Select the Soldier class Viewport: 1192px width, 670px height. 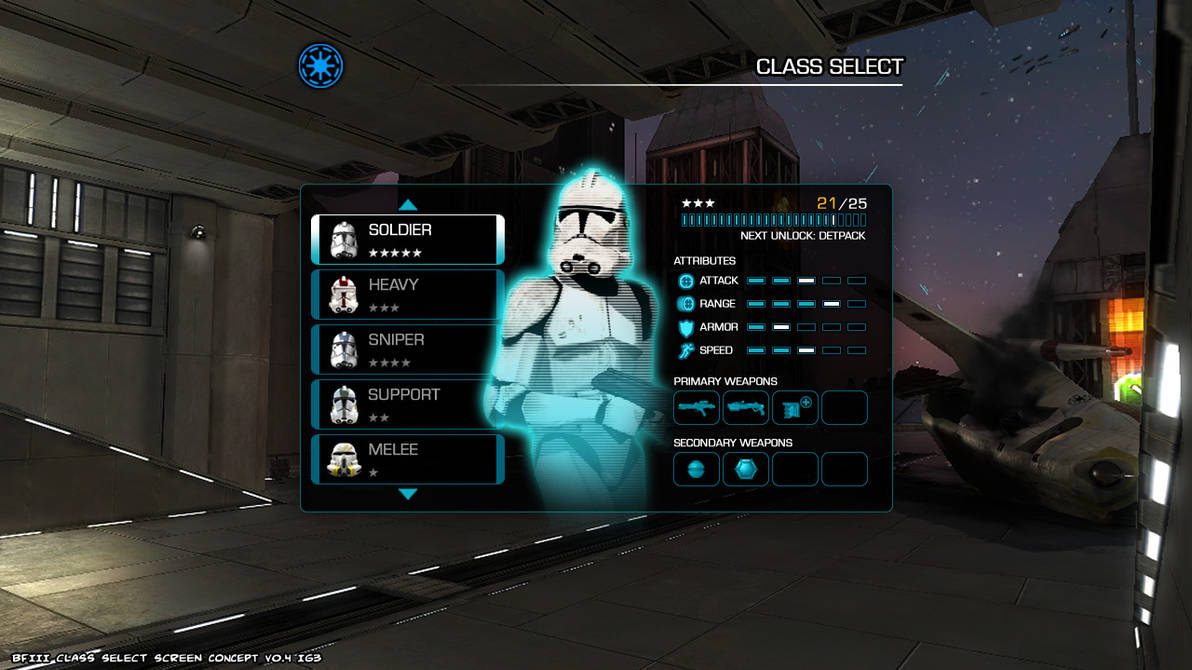click(x=407, y=239)
